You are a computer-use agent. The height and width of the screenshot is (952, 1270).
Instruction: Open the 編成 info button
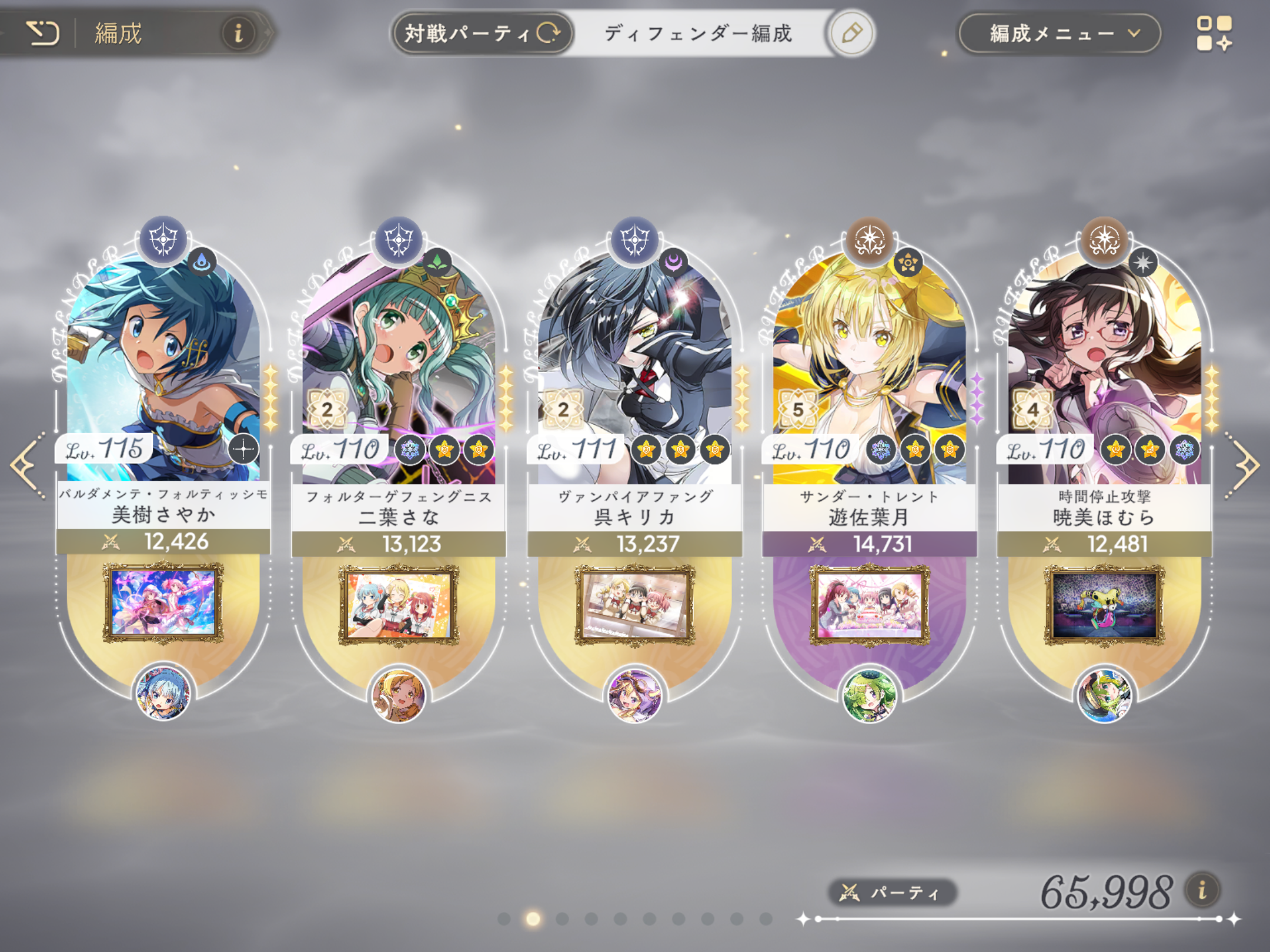[x=238, y=33]
